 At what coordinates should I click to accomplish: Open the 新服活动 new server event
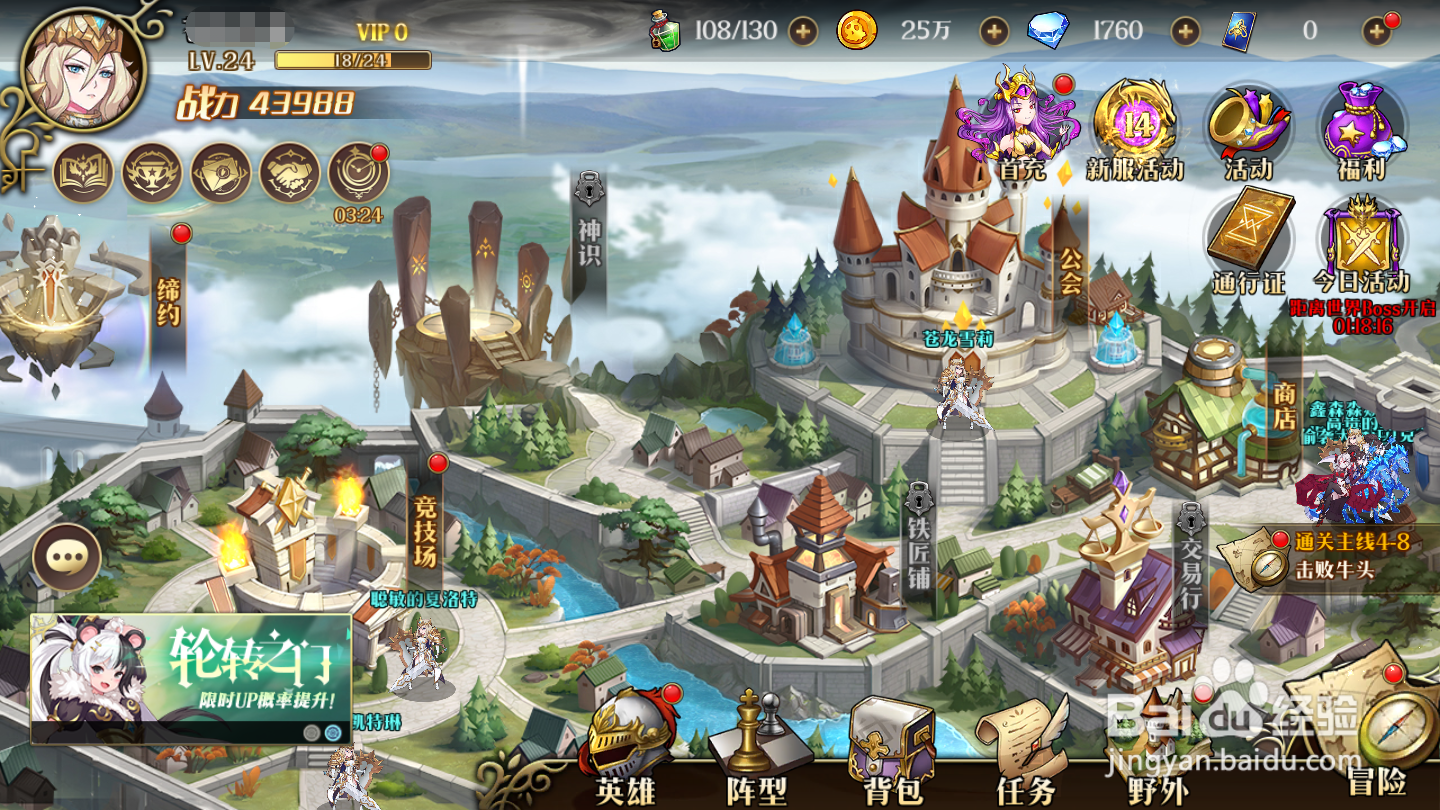click(1135, 130)
